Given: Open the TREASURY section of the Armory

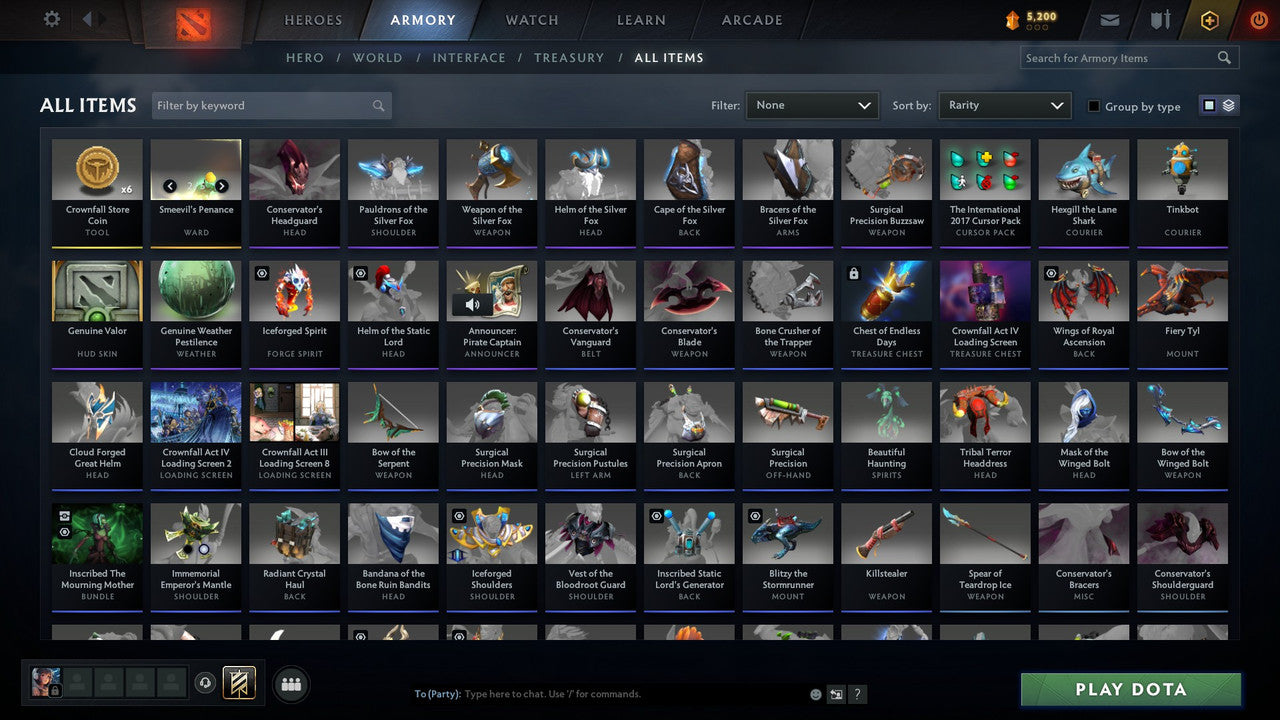Looking at the screenshot, I should [x=569, y=57].
